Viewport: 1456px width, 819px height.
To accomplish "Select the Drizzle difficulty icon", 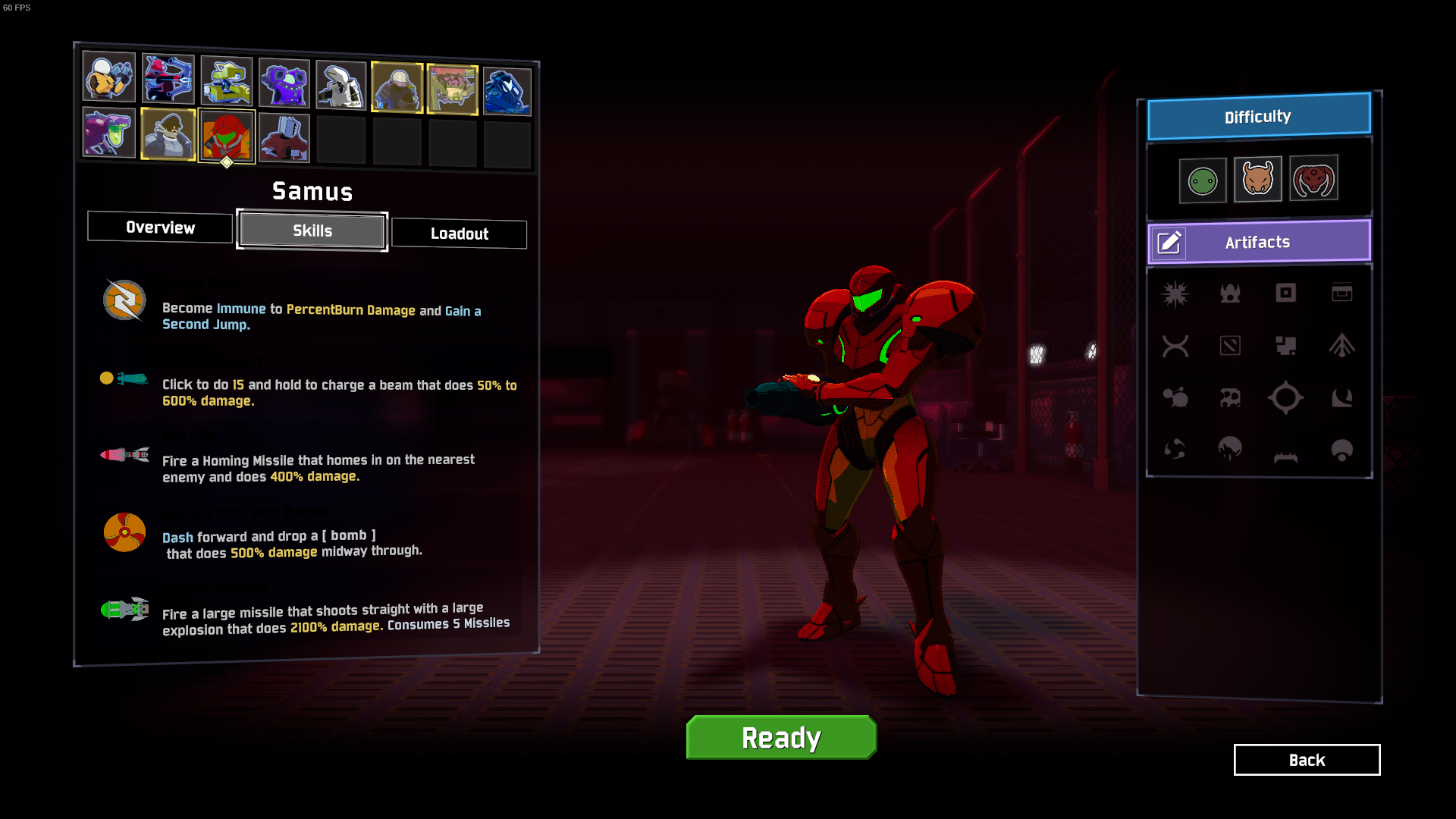I will (1203, 179).
